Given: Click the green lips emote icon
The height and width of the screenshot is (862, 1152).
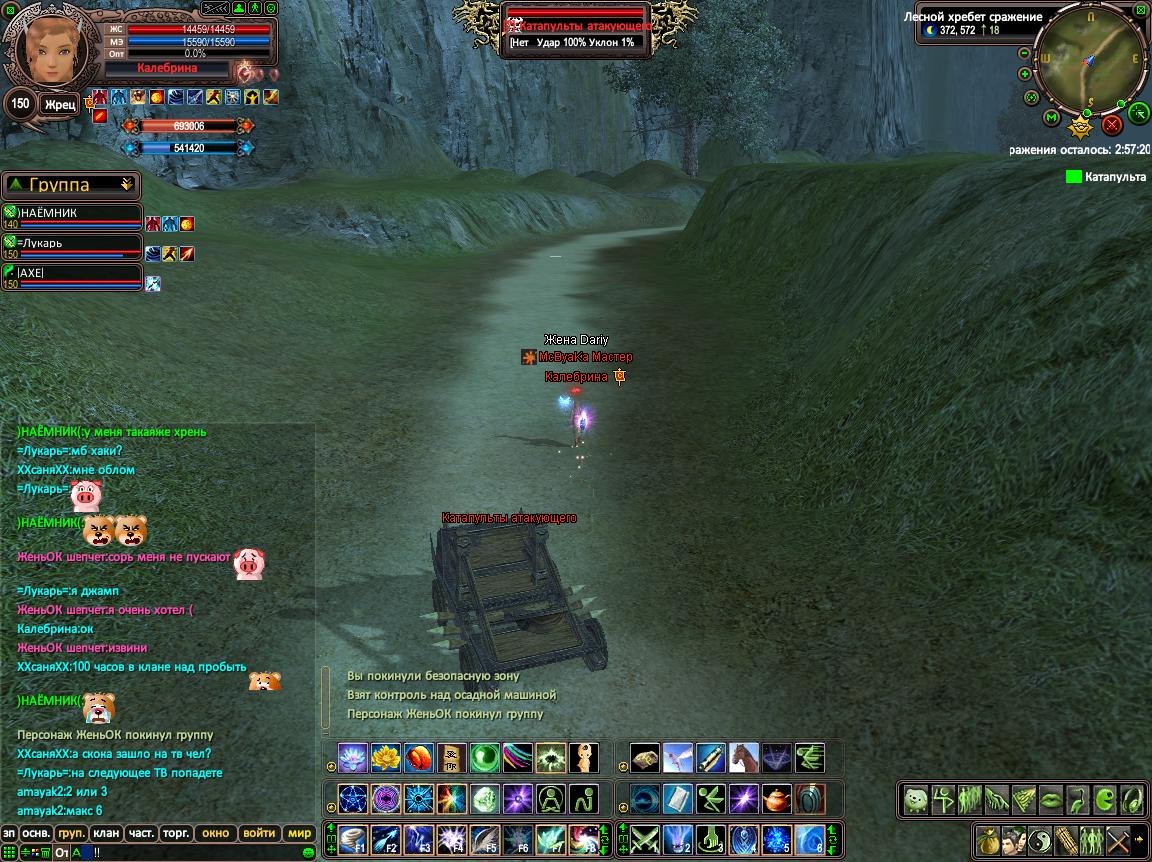Looking at the screenshot, I should coord(1051,799).
